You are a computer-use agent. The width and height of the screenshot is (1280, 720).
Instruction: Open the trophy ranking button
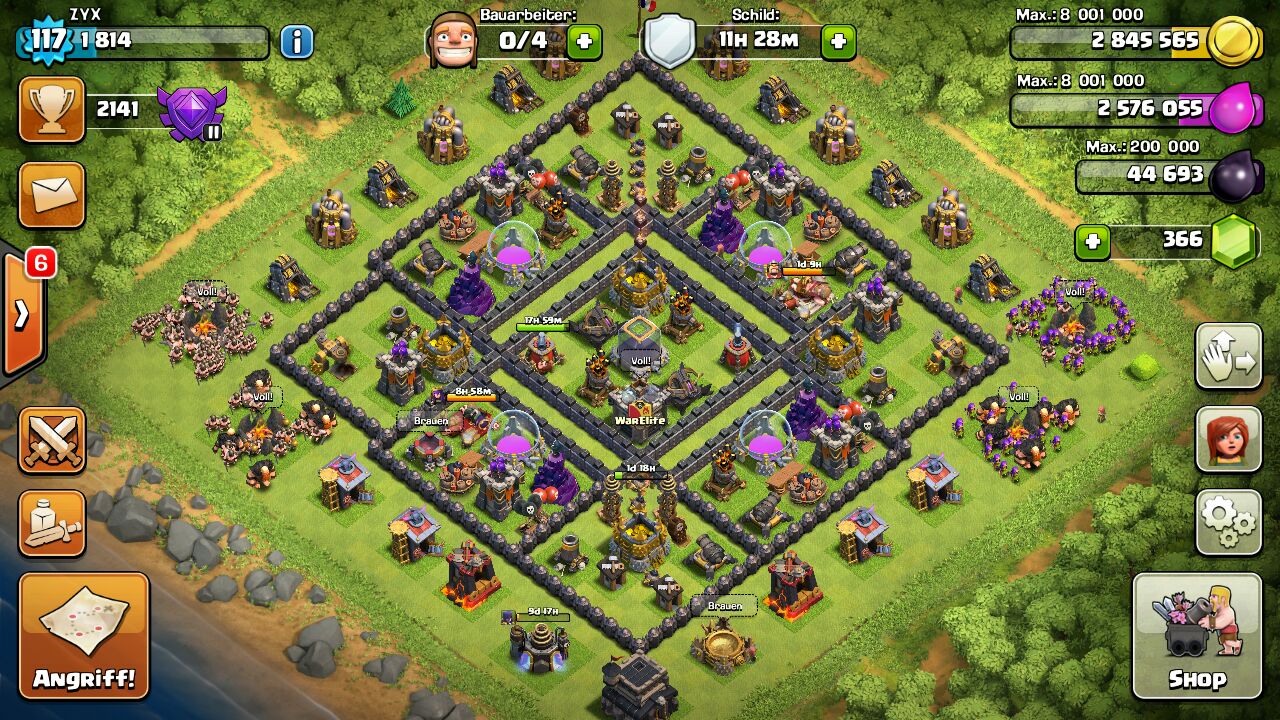click(x=52, y=109)
